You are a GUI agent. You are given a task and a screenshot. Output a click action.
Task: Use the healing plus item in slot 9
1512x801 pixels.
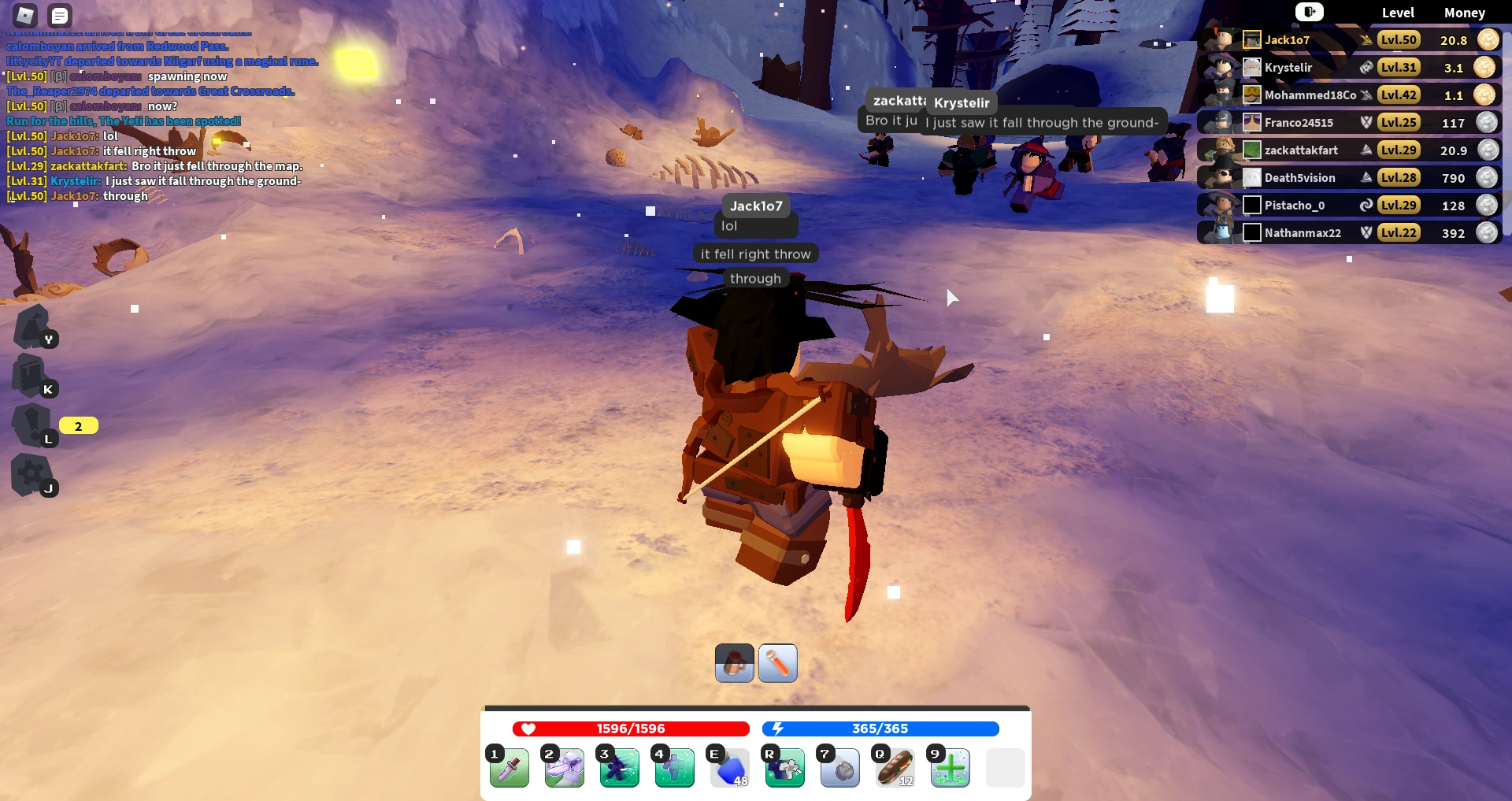(x=950, y=768)
